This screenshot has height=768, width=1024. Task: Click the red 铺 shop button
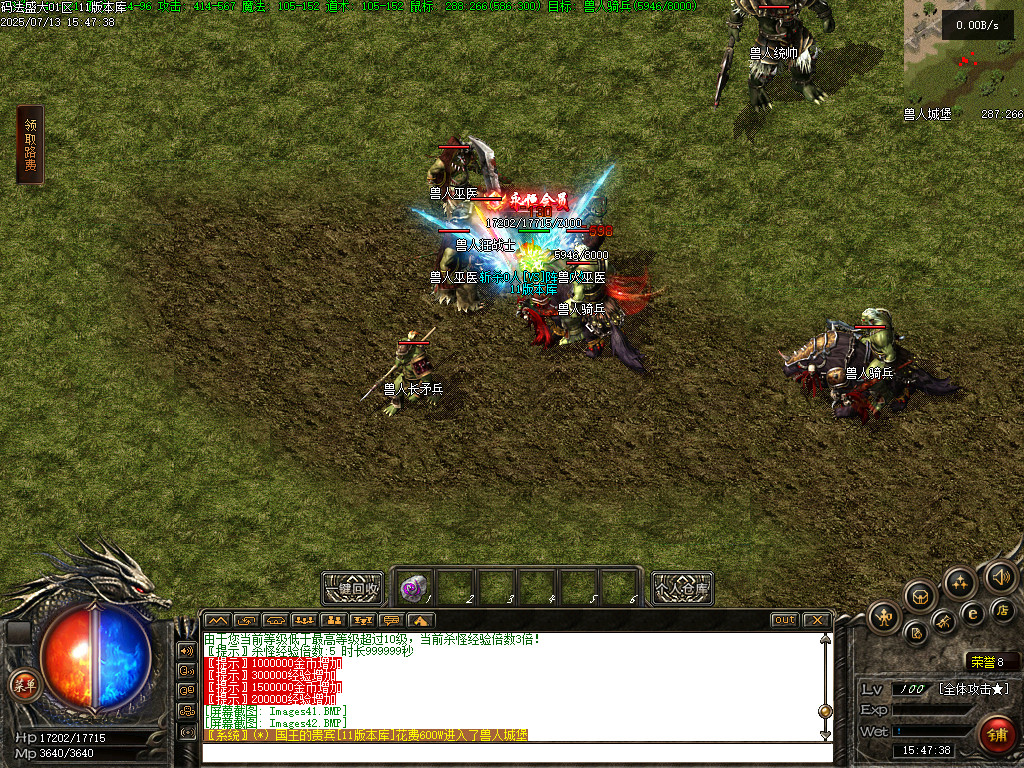[996, 733]
